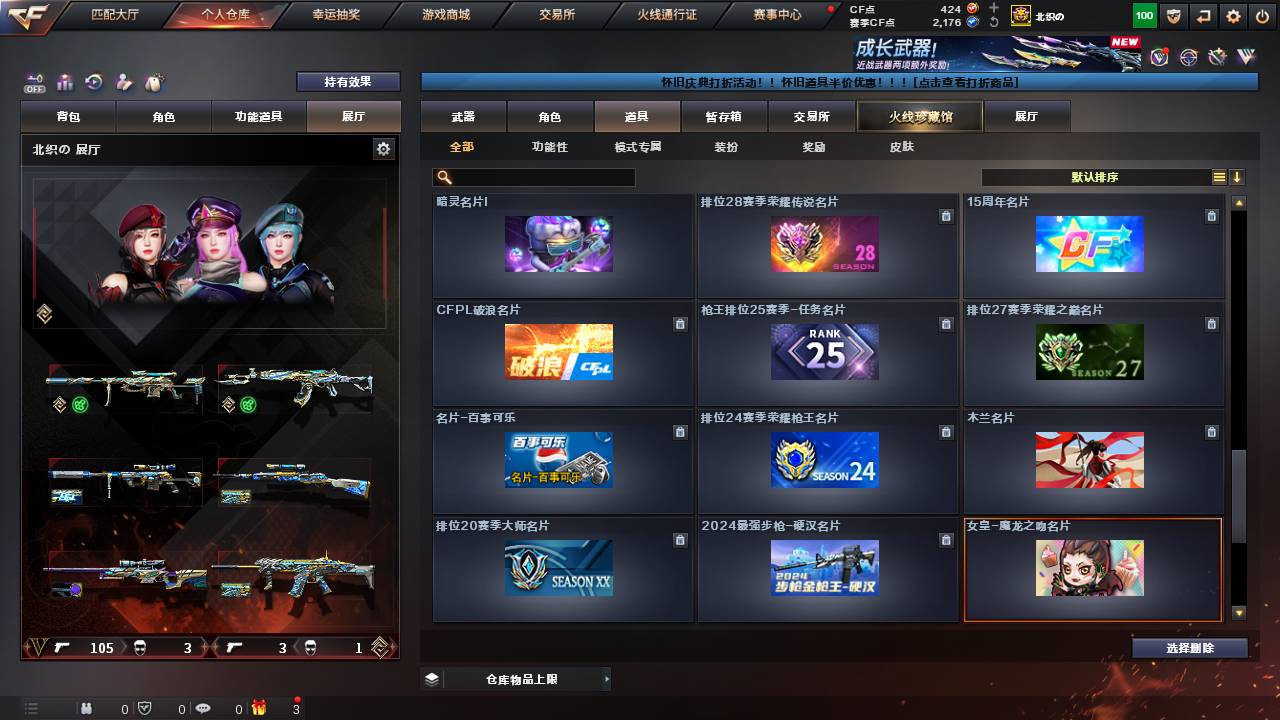Open the list view icon beside 默认排序
The height and width of the screenshot is (720, 1280).
1221,177
